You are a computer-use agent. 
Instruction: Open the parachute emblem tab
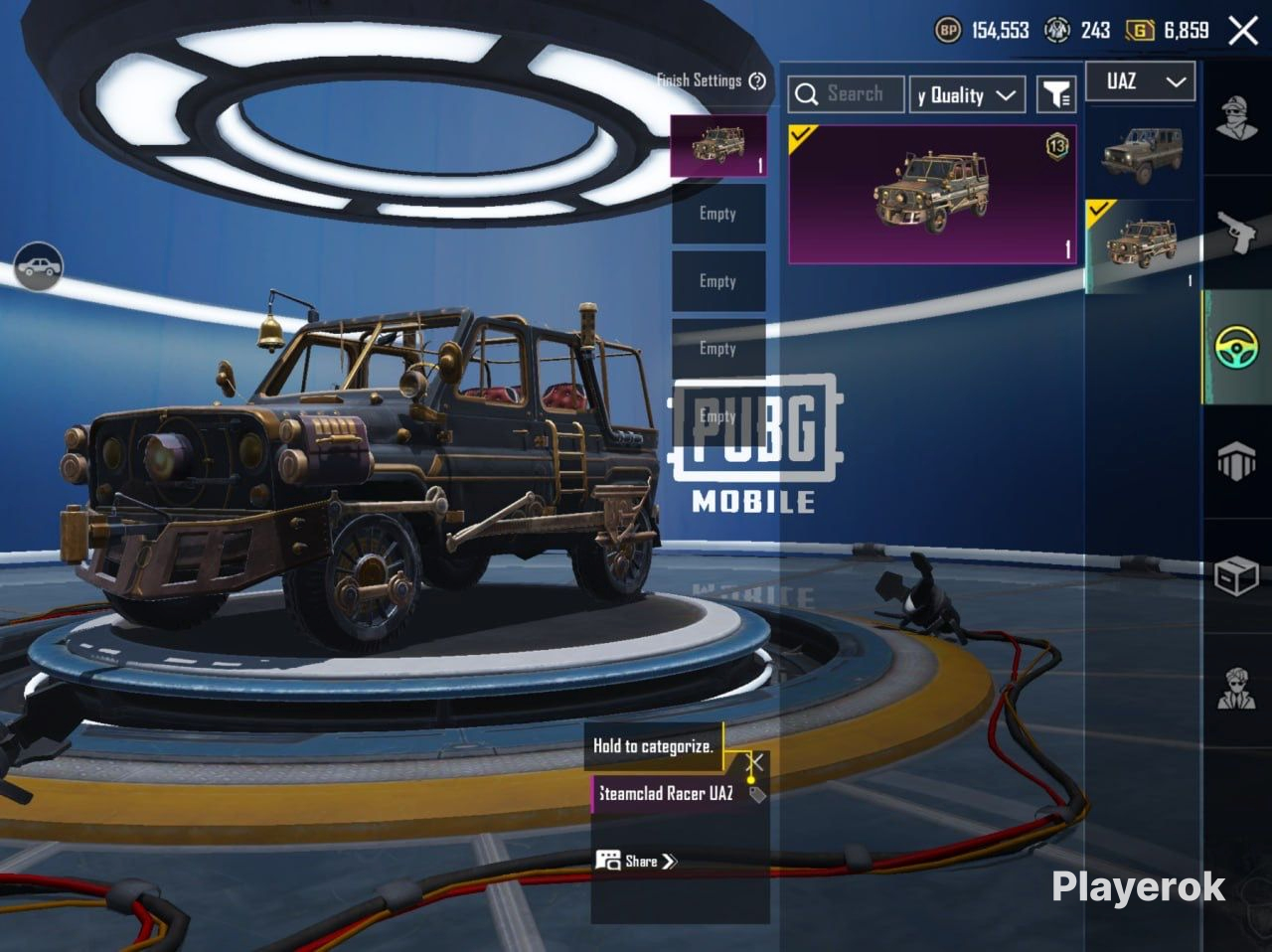point(1236,462)
